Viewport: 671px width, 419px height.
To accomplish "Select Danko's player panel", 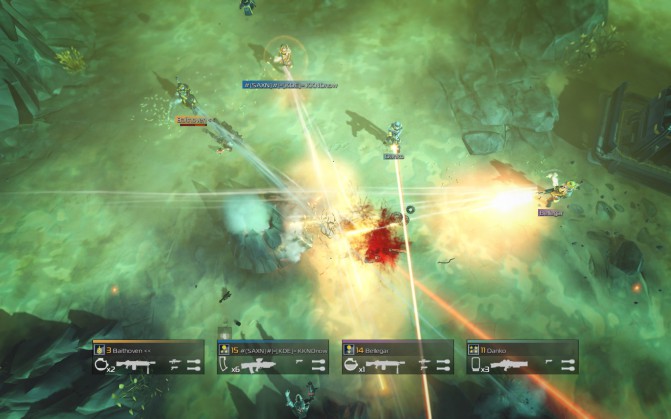I will tap(521, 357).
